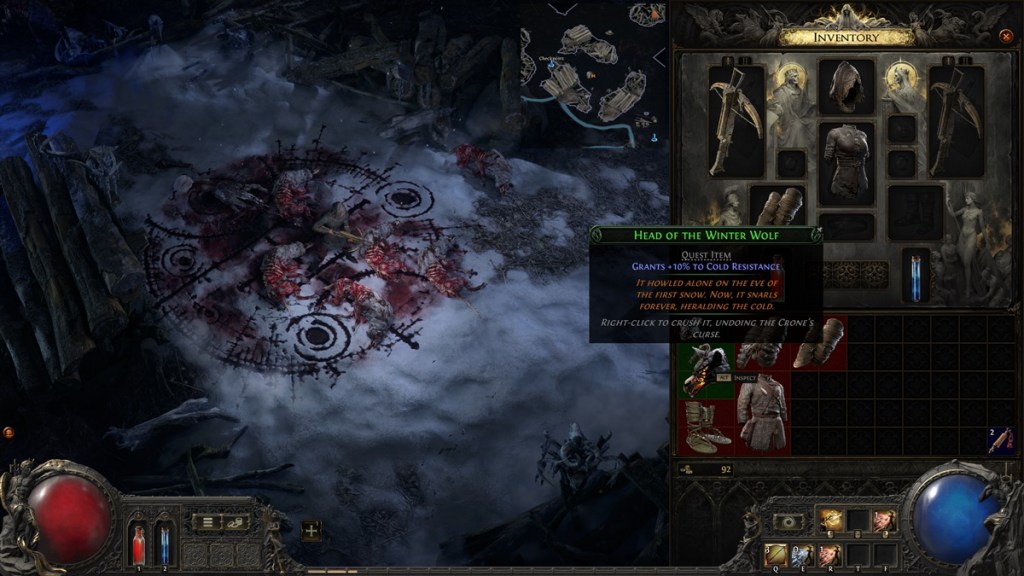Activate the Q skill on the skill bar
Viewport: 1024px width, 576px height.
coord(776,554)
